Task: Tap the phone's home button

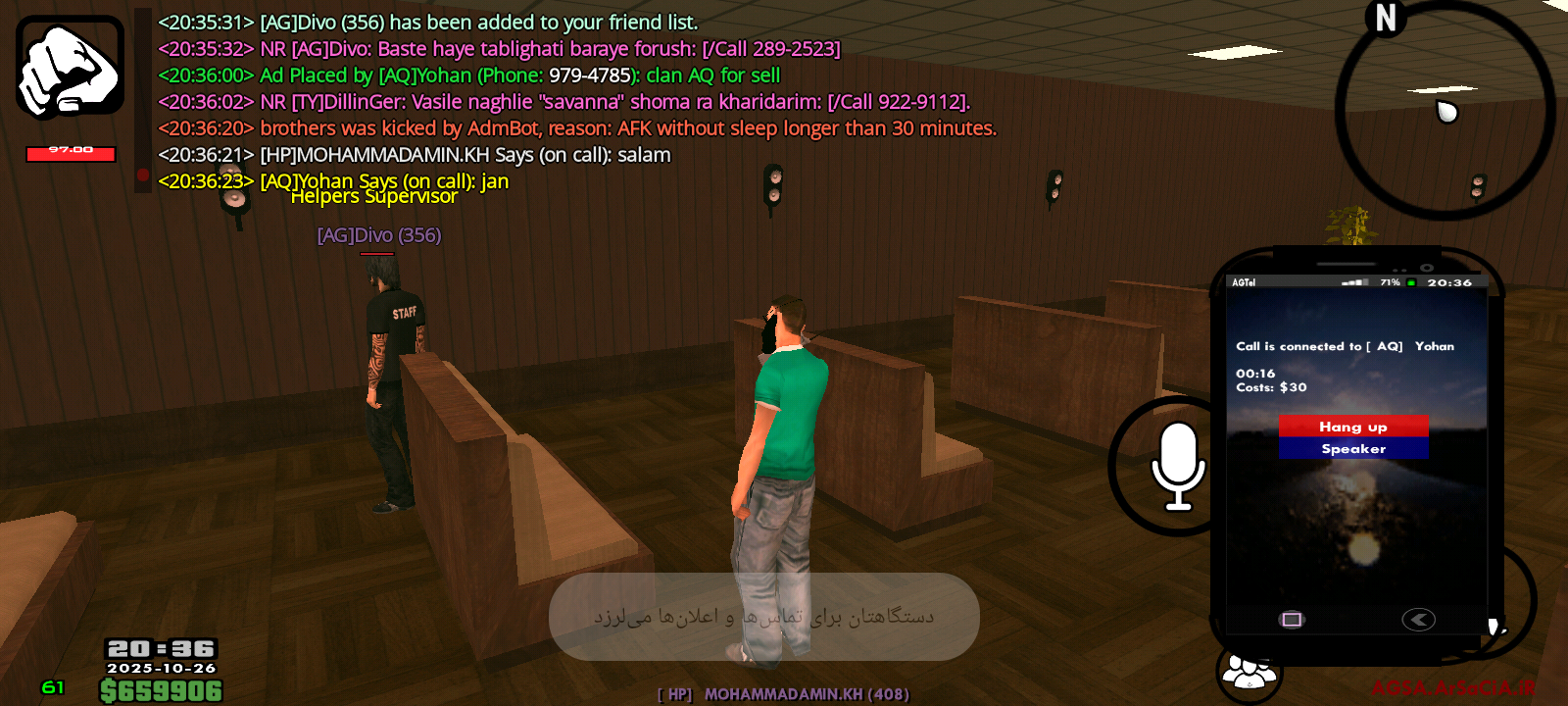Action: click(x=1292, y=619)
